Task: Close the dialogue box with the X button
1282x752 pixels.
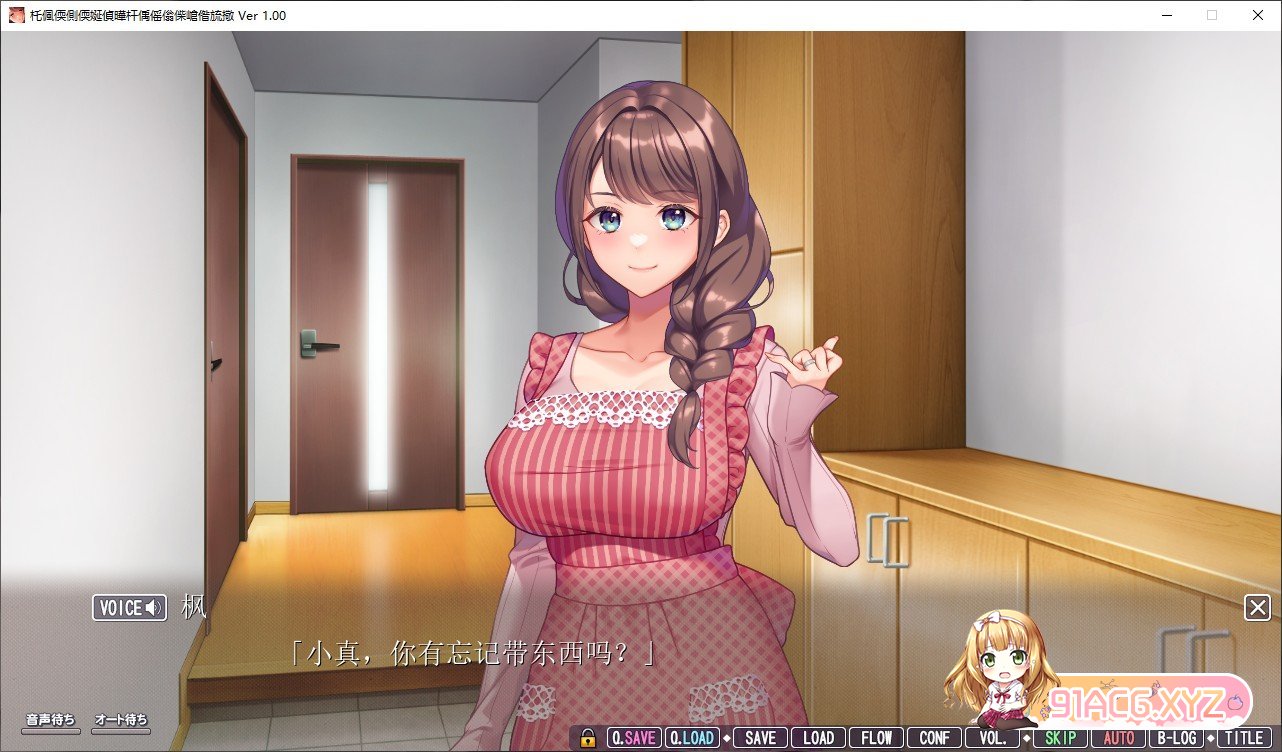Action: click(x=1257, y=607)
